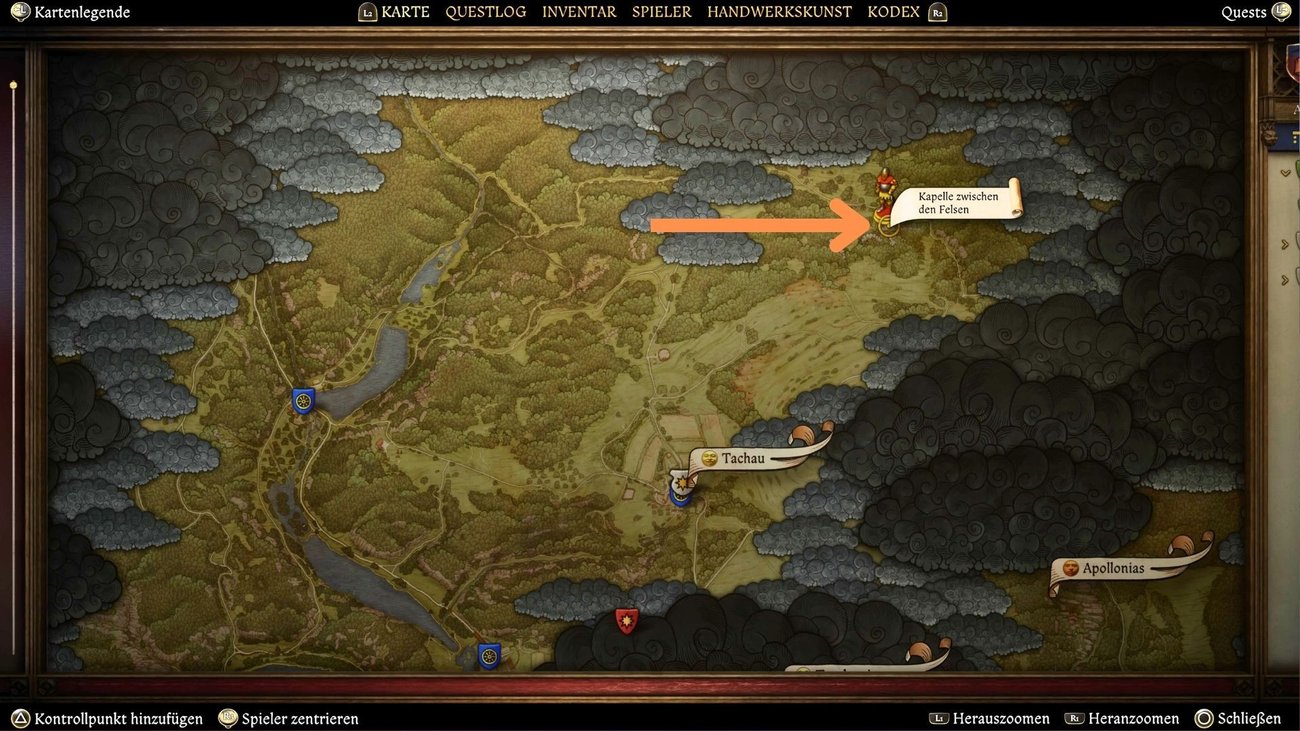Click the moon face icon on the Tachau banner

point(709,457)
